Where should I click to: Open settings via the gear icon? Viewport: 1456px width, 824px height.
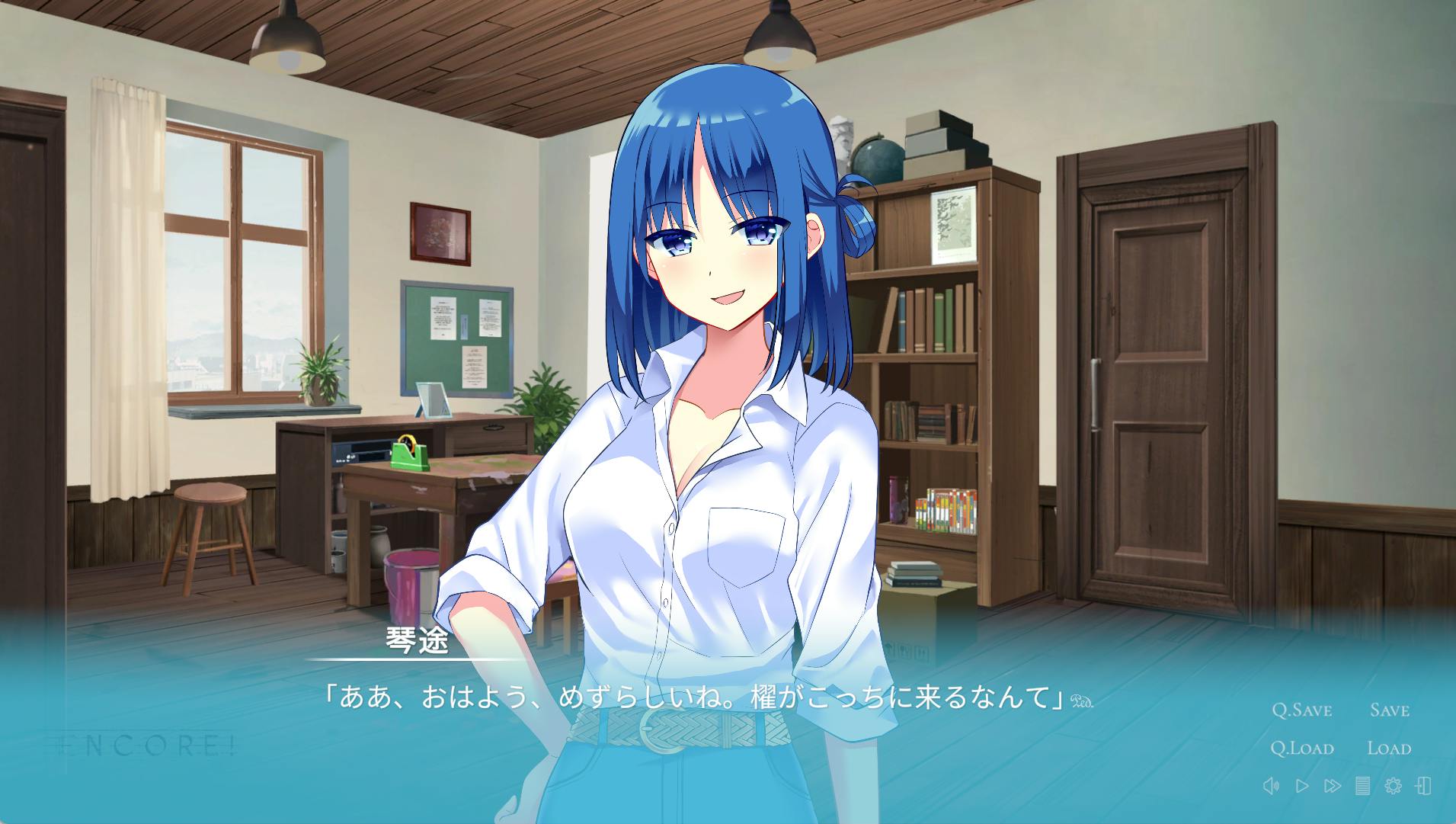1393,786
